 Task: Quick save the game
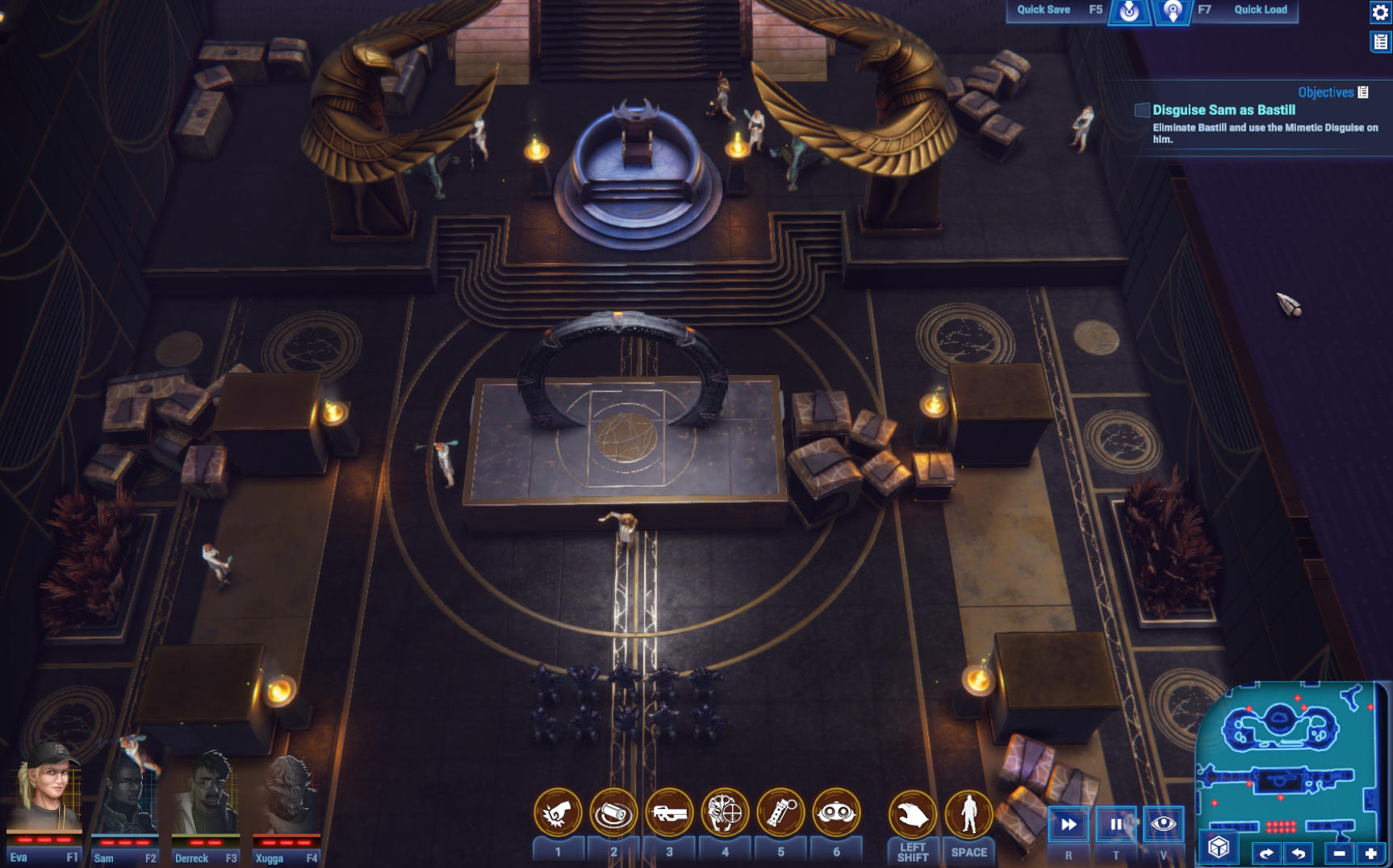1128,11
